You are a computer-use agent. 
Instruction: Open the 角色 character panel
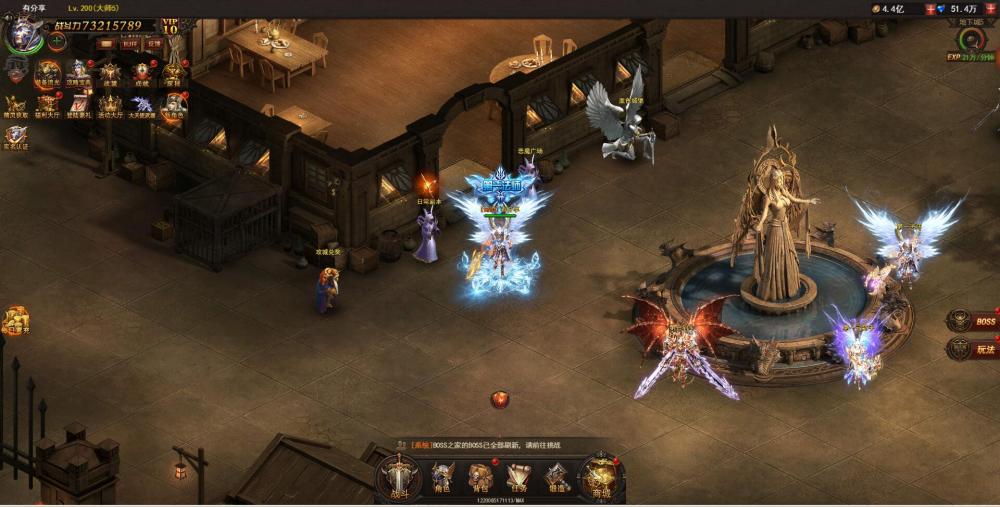point(442,477)
